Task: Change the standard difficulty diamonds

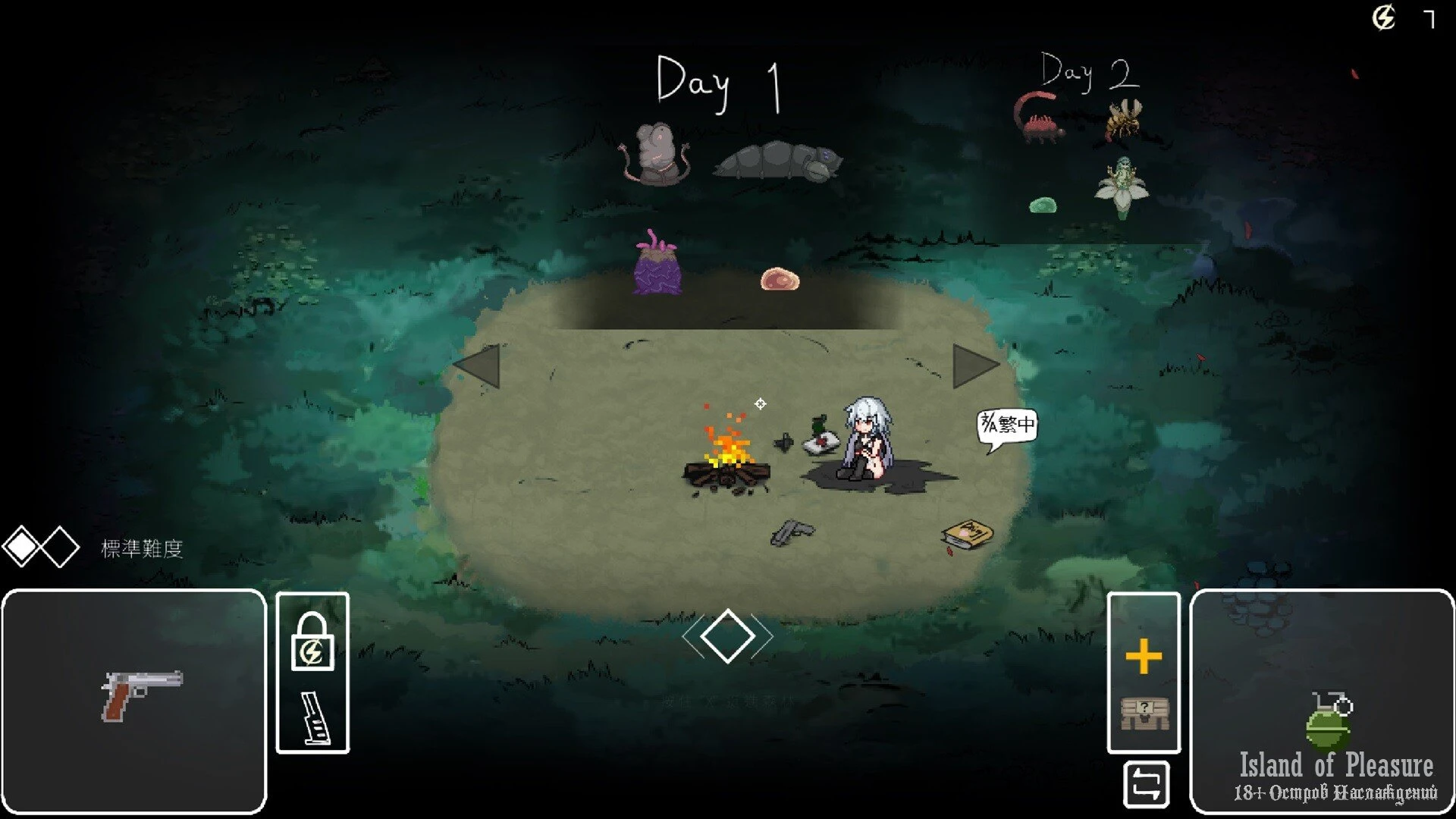Action: (41, 548)
